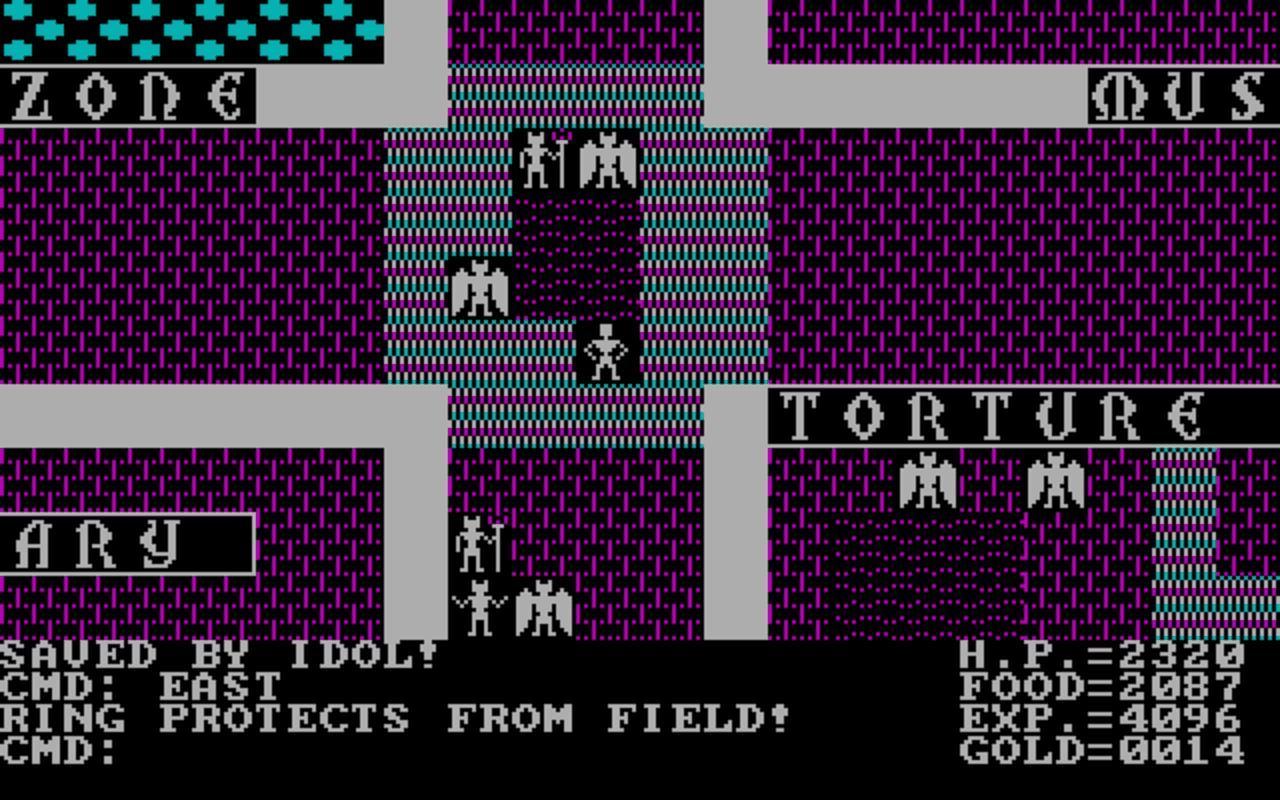This screenshot has width=1280, height=800.
Task: Click the winged daemon beside the staff guard
Action: [610, 160]
